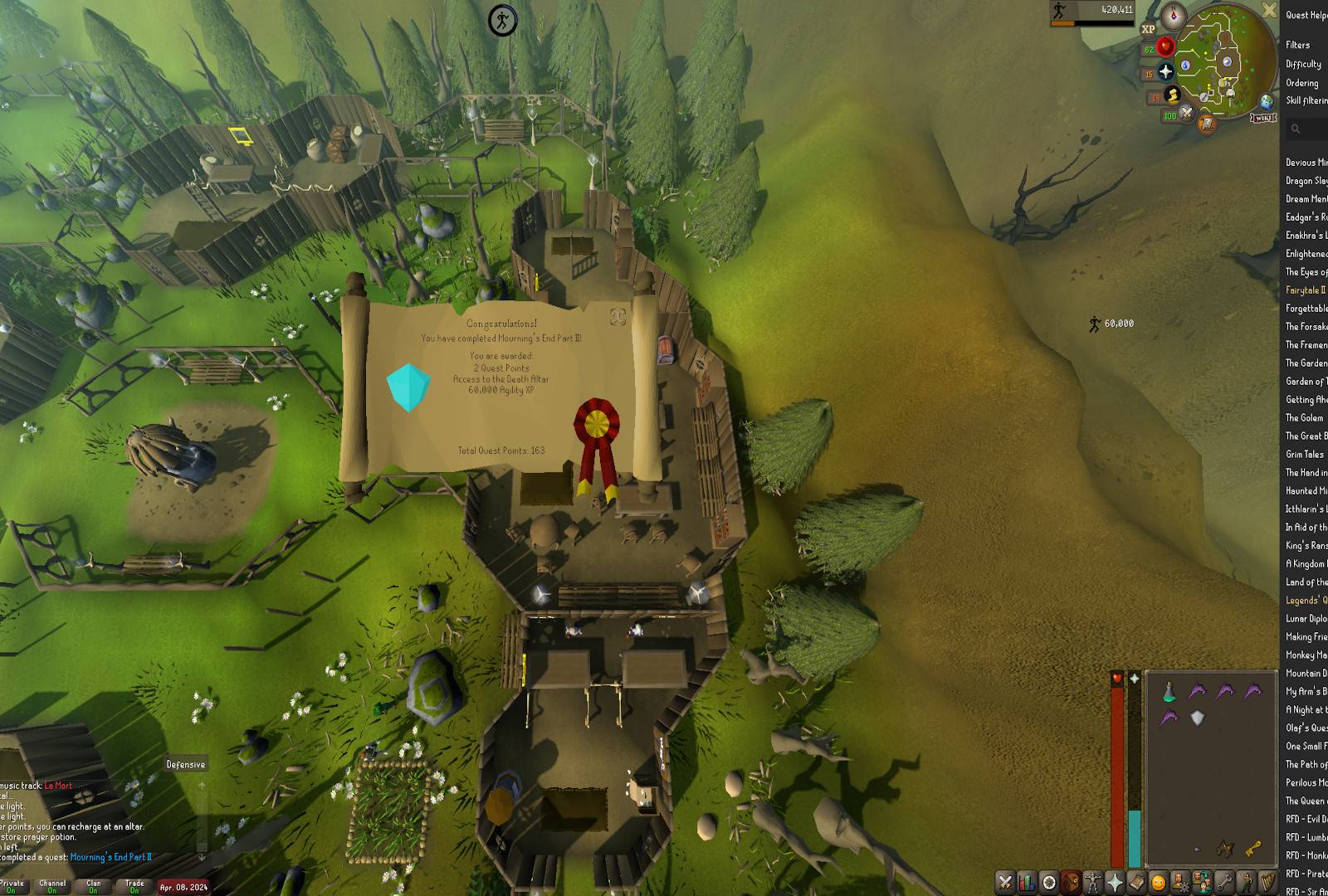The width and height of the screenshot is (1328, 896).
Task: Select the white crystal item in the inventory
Action: click(x=1197, y=718)
